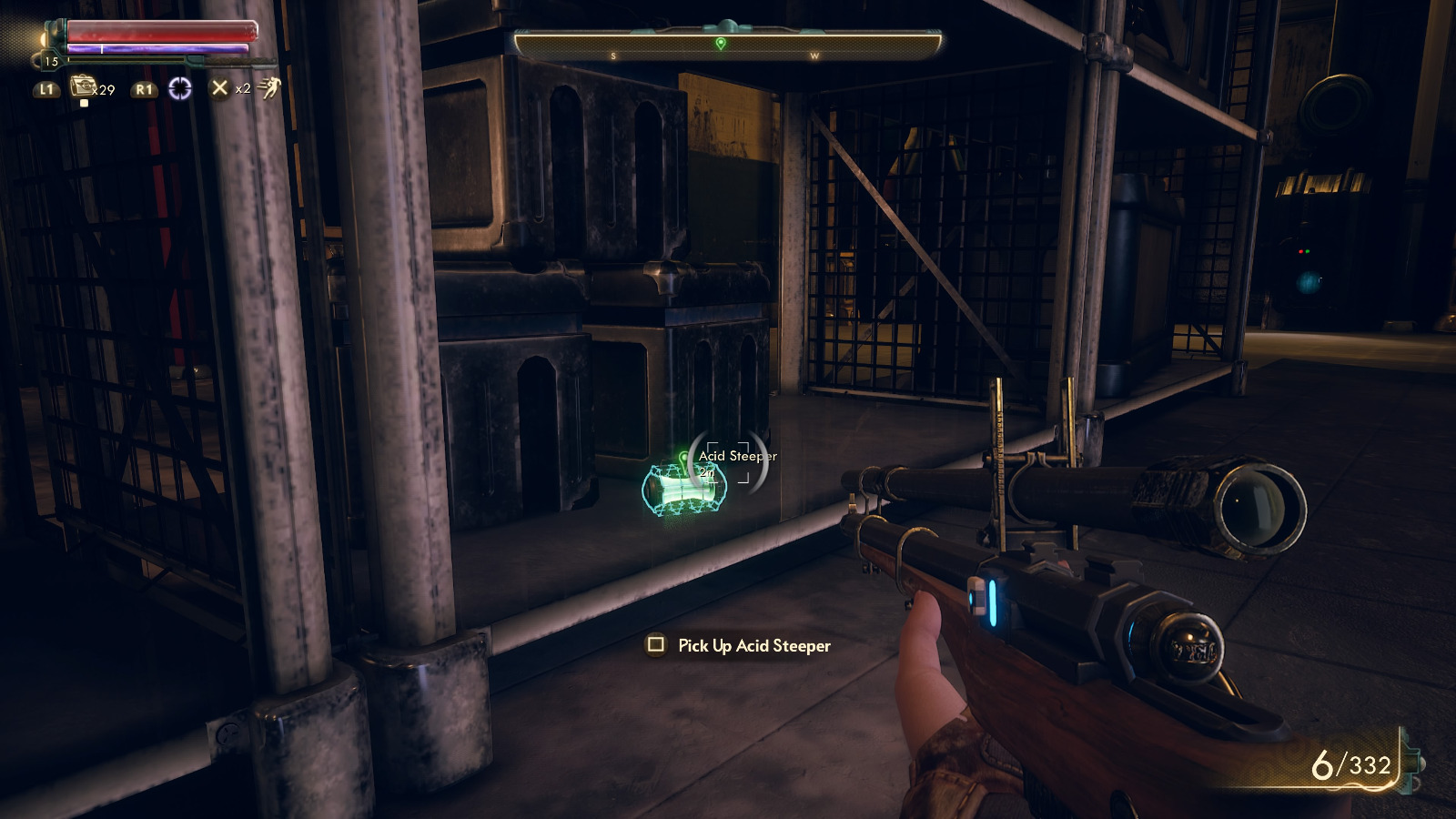Select the sprint figure icon
This screenshot has width=1456, height=819.
269,89
